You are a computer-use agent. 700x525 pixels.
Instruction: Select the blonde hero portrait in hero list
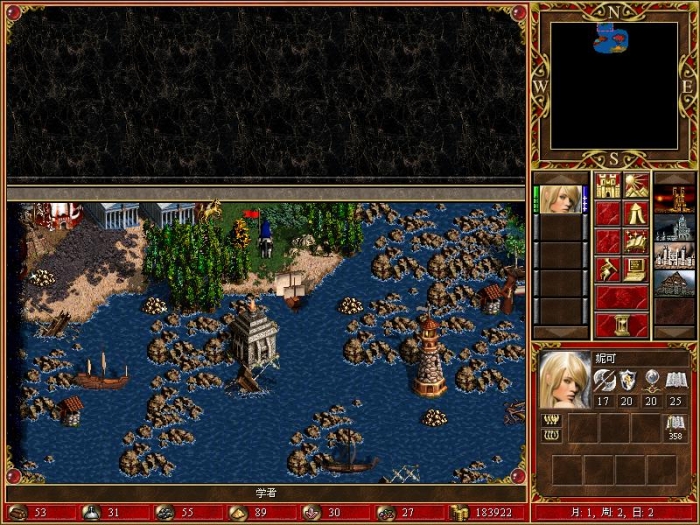560,198
